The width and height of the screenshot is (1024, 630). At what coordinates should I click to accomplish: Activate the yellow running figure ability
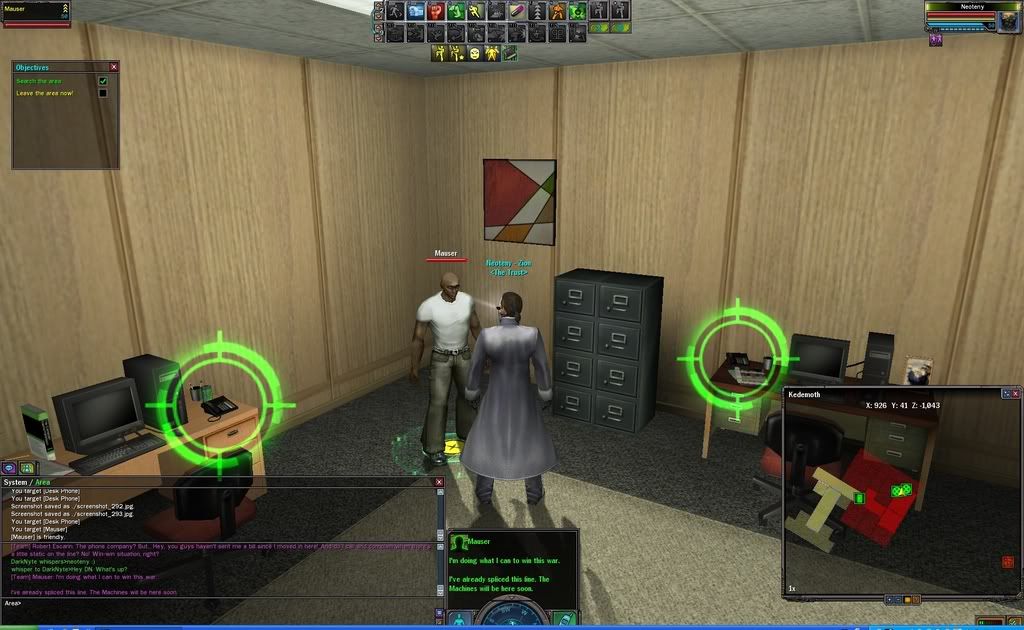pyautogui.click(x=475, y=12)
